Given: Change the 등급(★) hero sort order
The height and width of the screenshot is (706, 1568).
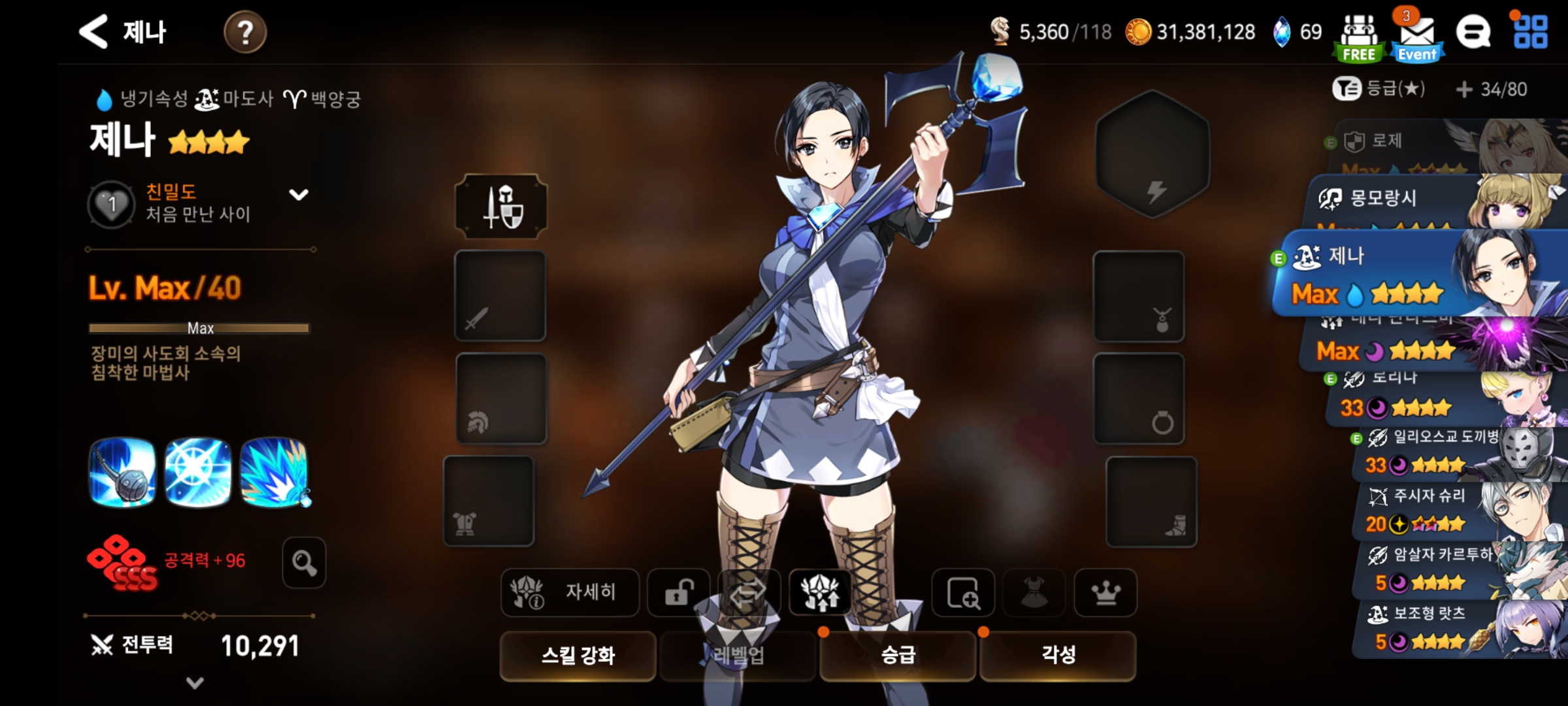Looking at the screenshot, I should (x=1379, y=89).
